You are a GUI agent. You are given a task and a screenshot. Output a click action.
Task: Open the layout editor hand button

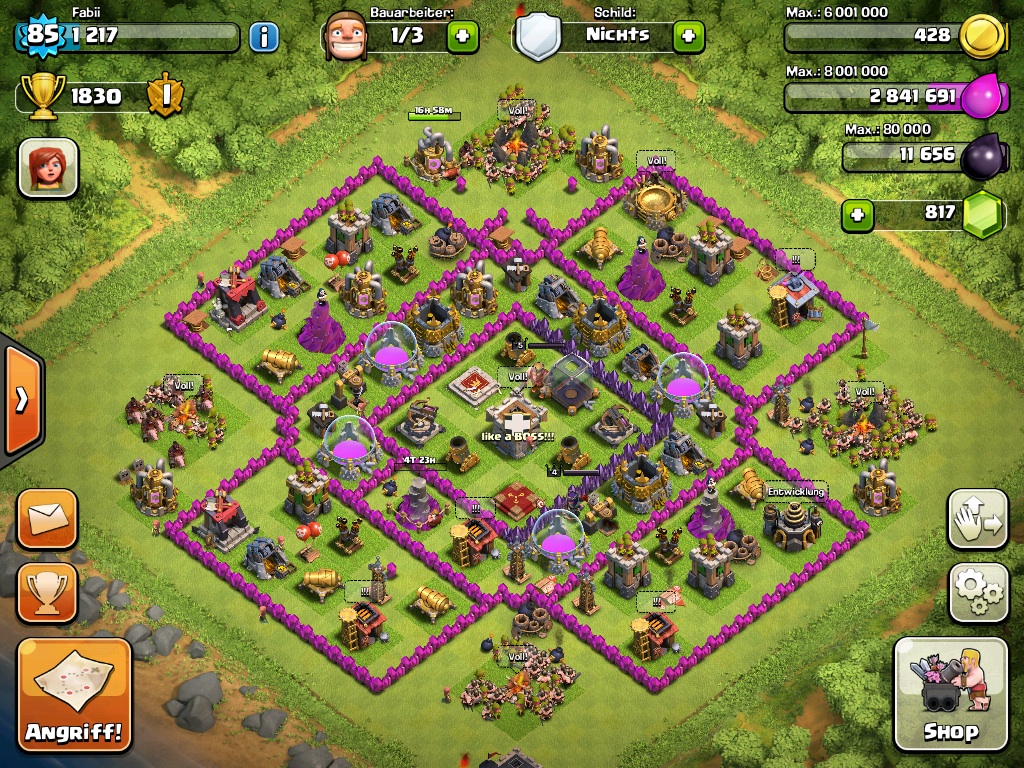(x=977, y=518)
